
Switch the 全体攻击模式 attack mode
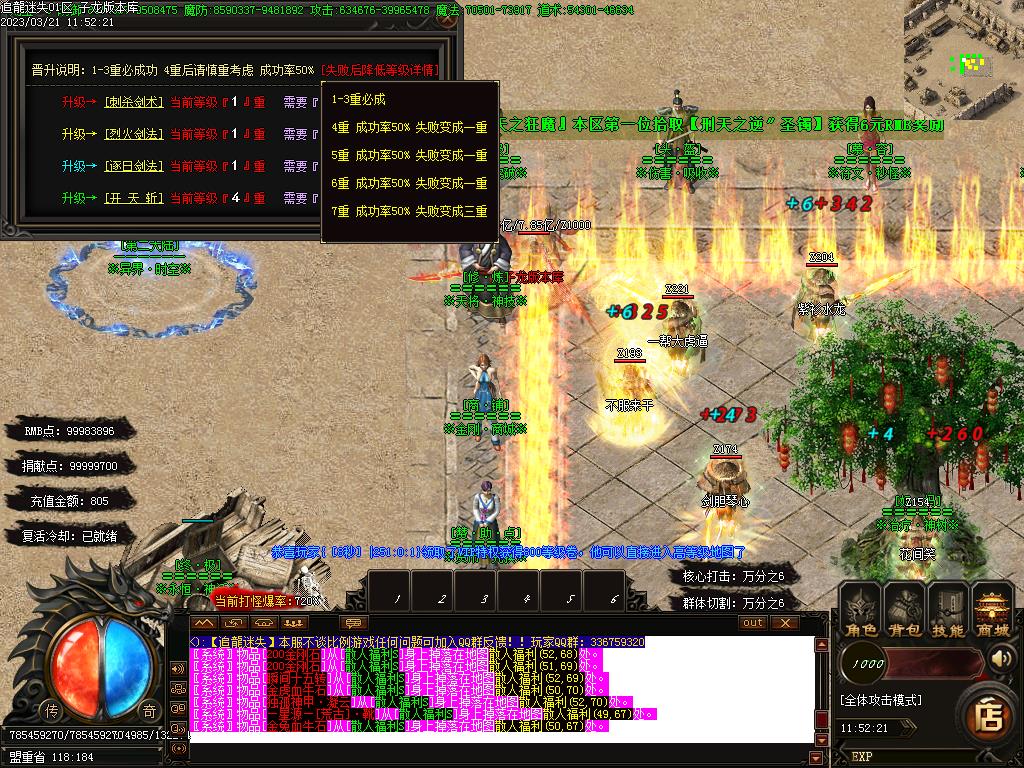(x=880, y=700)
